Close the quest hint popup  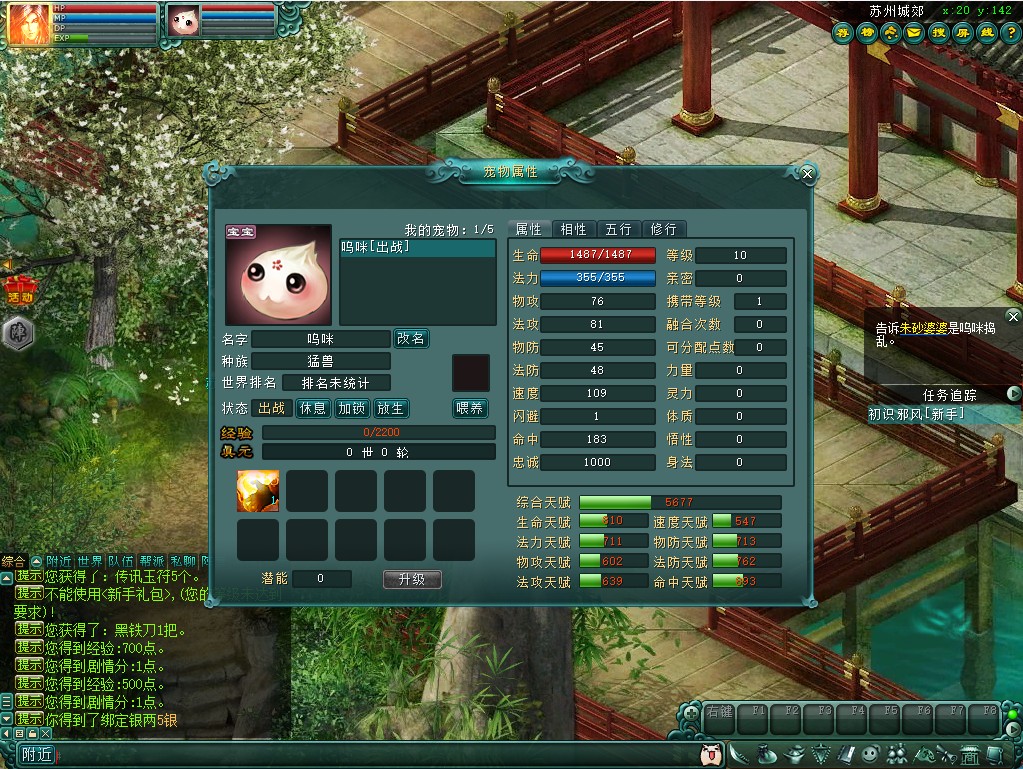(1013, 317)
